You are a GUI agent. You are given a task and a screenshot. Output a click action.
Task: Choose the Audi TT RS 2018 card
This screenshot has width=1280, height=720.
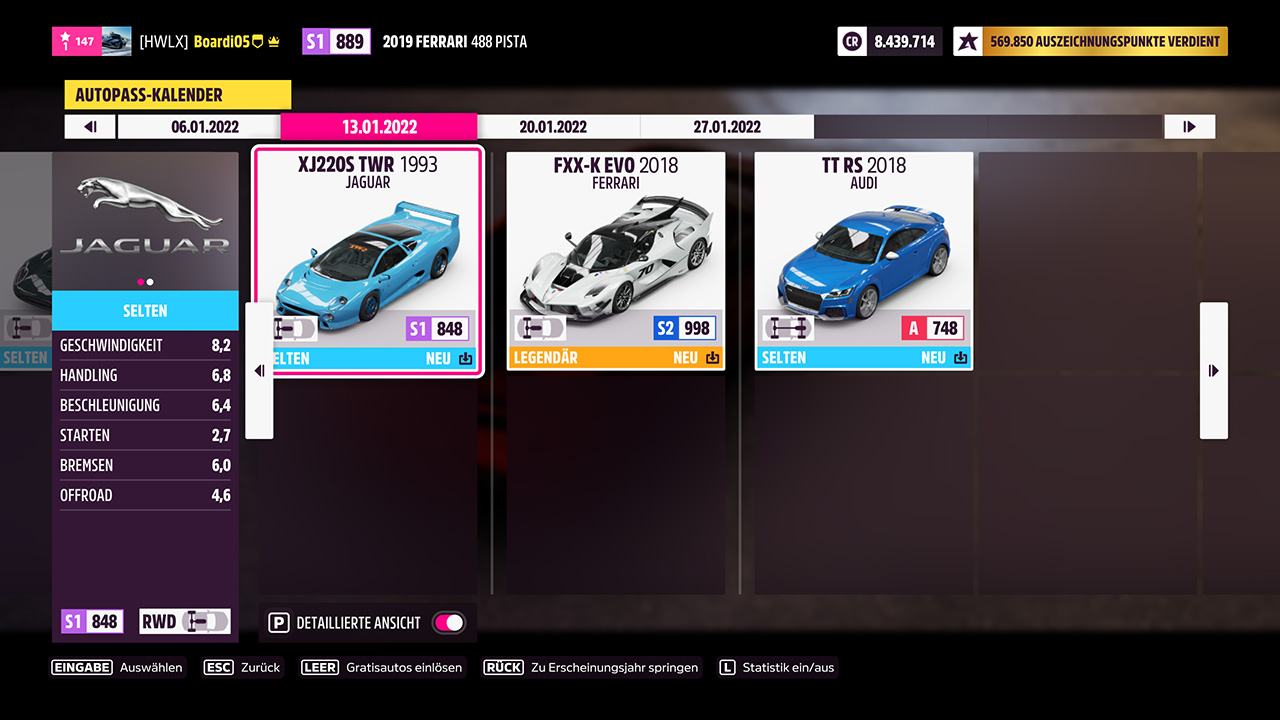pyautogui.click(x=864, y=260)
